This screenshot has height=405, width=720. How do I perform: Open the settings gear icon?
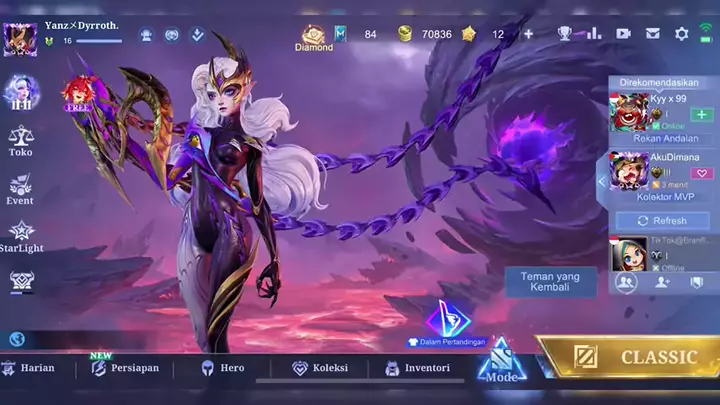[x=682, y=34]
